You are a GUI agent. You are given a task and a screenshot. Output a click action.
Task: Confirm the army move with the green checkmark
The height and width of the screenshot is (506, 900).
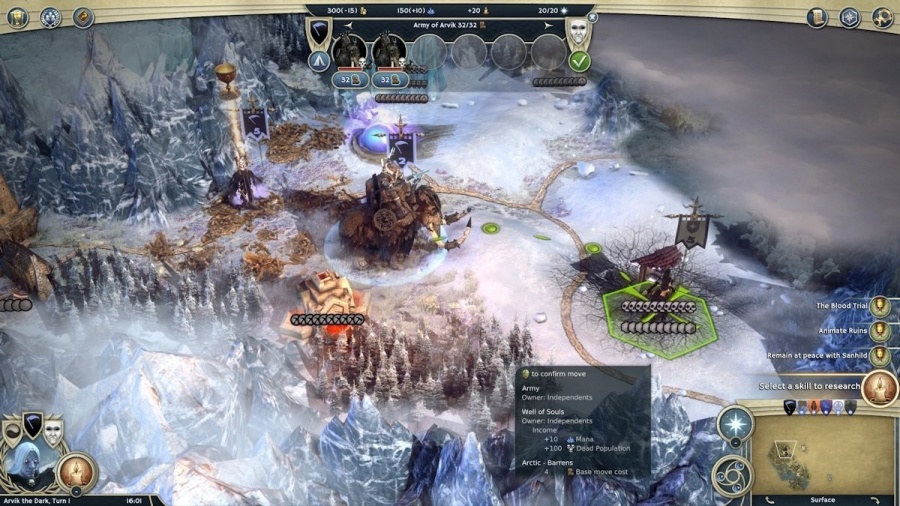click(579, 60)
